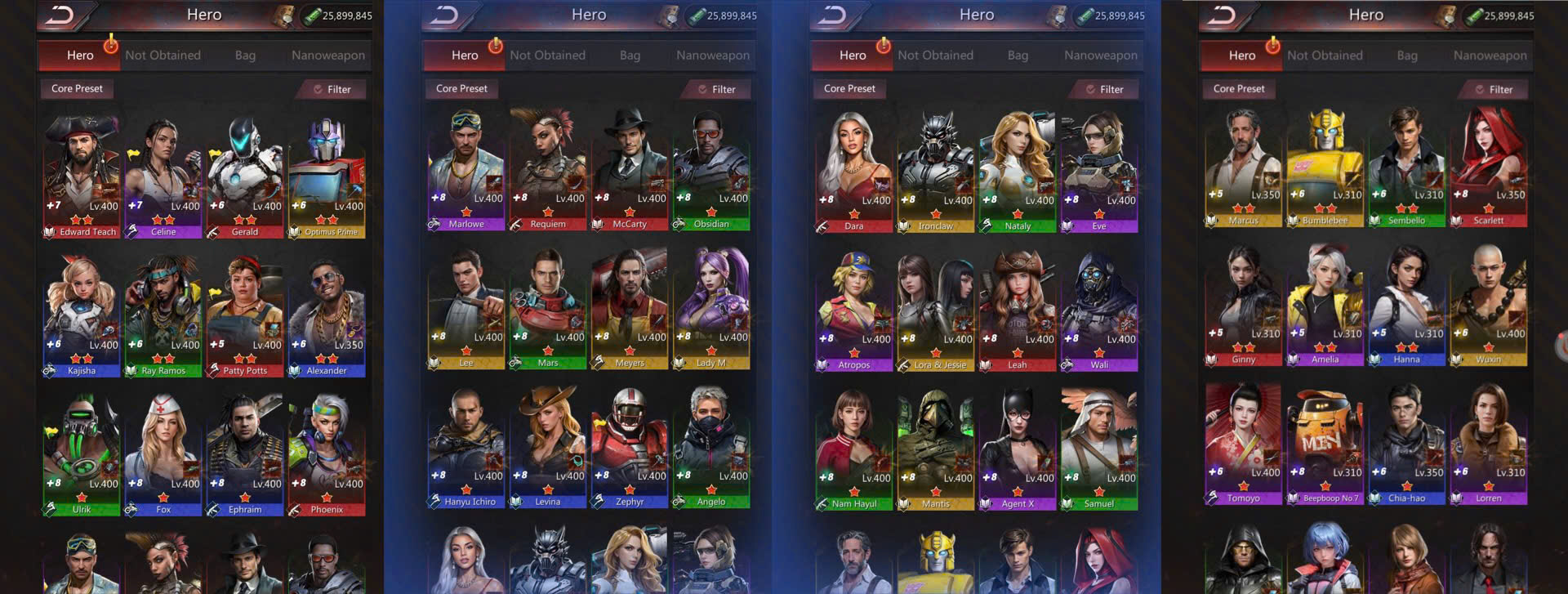1568x594 pixels.
Task: Select the Hanyu Ichiro hero card
Action: [466, 443]
